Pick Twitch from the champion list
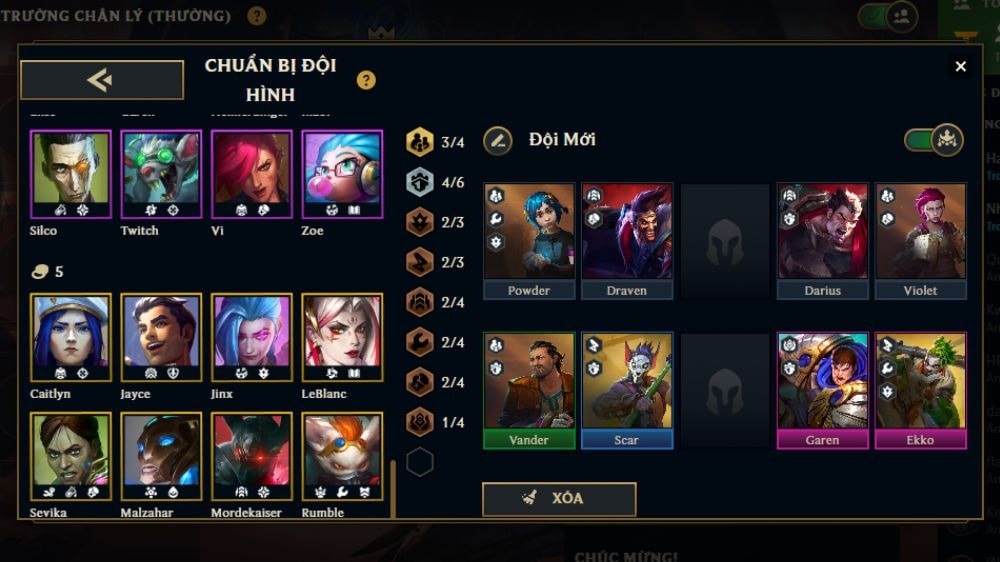 coord(161,174)
